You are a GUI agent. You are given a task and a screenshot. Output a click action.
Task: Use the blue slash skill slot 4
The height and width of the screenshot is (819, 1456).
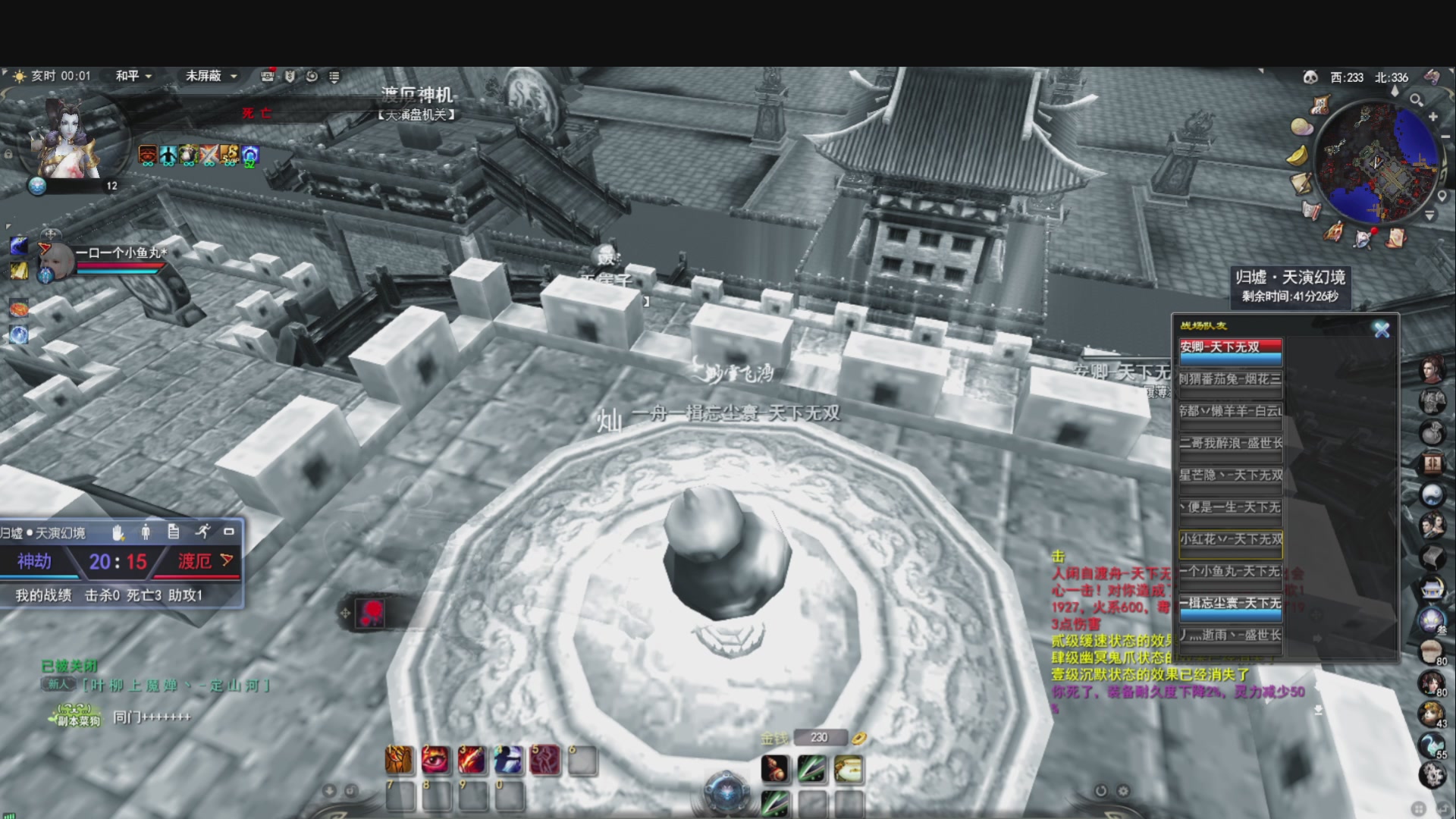(508, 760)
